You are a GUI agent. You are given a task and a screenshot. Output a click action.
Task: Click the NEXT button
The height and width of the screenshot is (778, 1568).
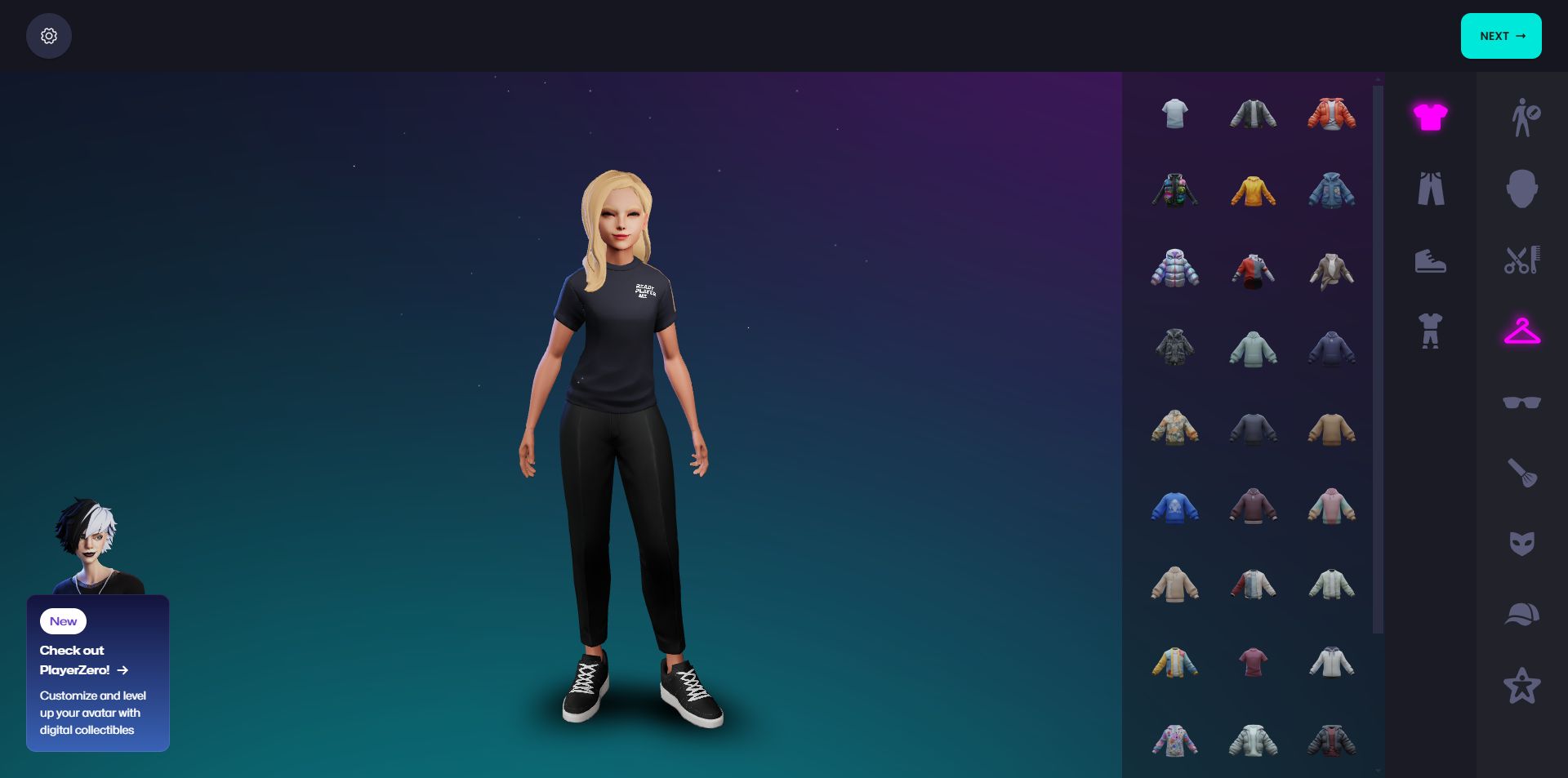pos(1500,36)
